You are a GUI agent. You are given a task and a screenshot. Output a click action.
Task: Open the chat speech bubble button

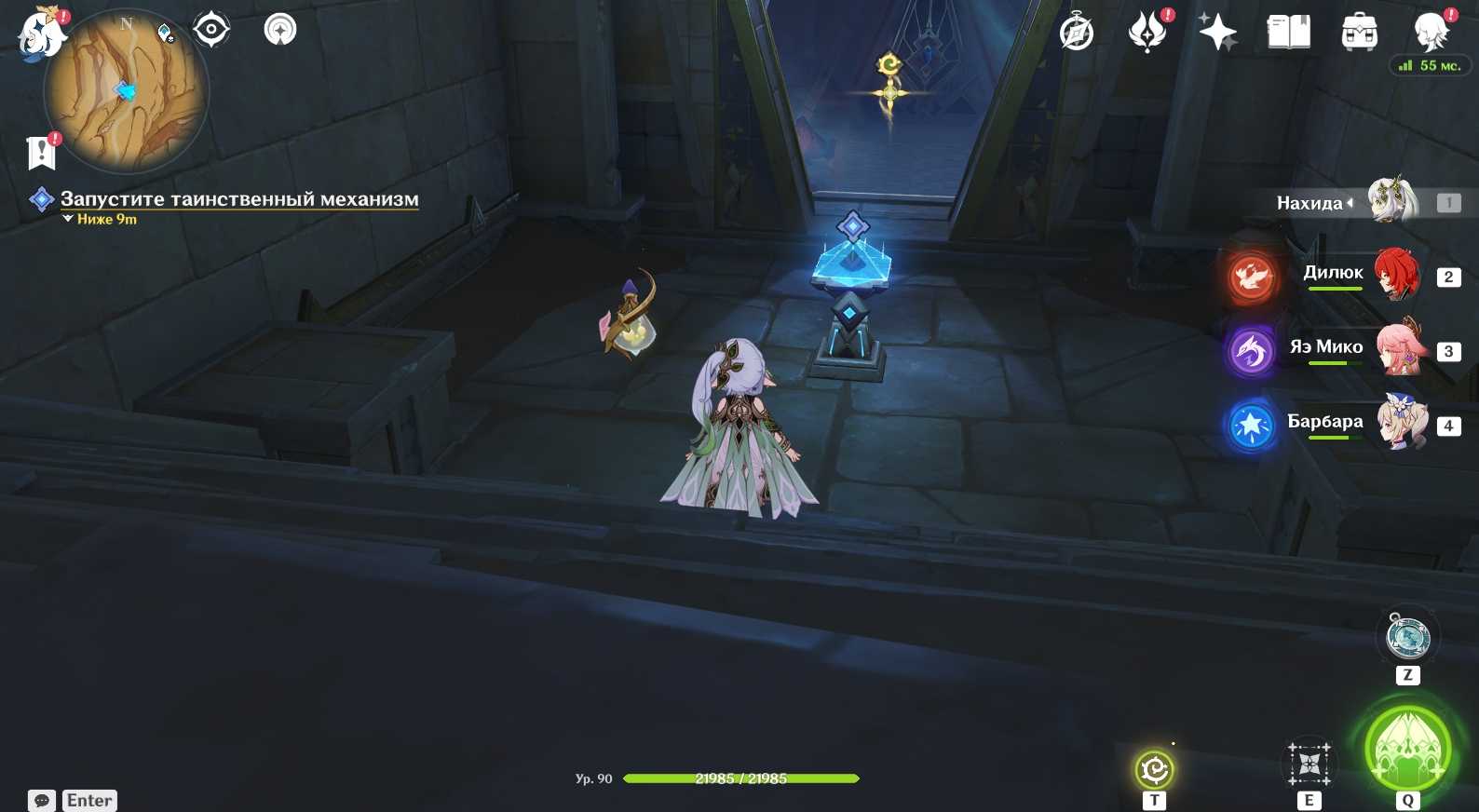[42, 801]
